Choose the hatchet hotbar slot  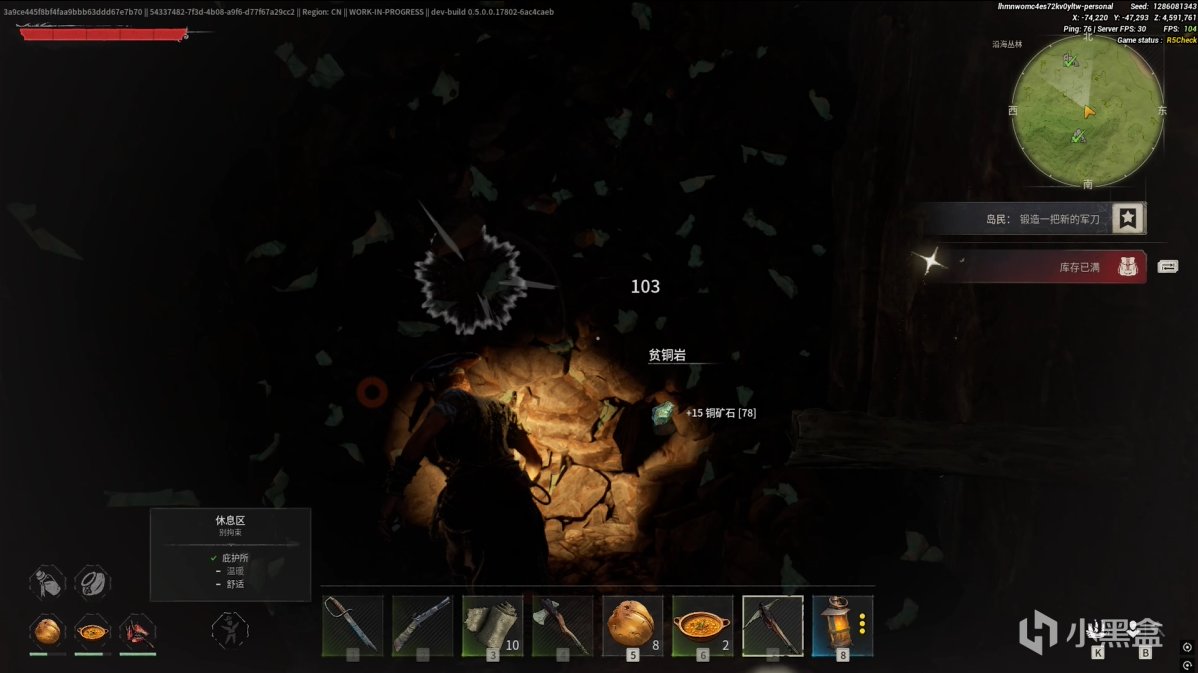(562, 625)
